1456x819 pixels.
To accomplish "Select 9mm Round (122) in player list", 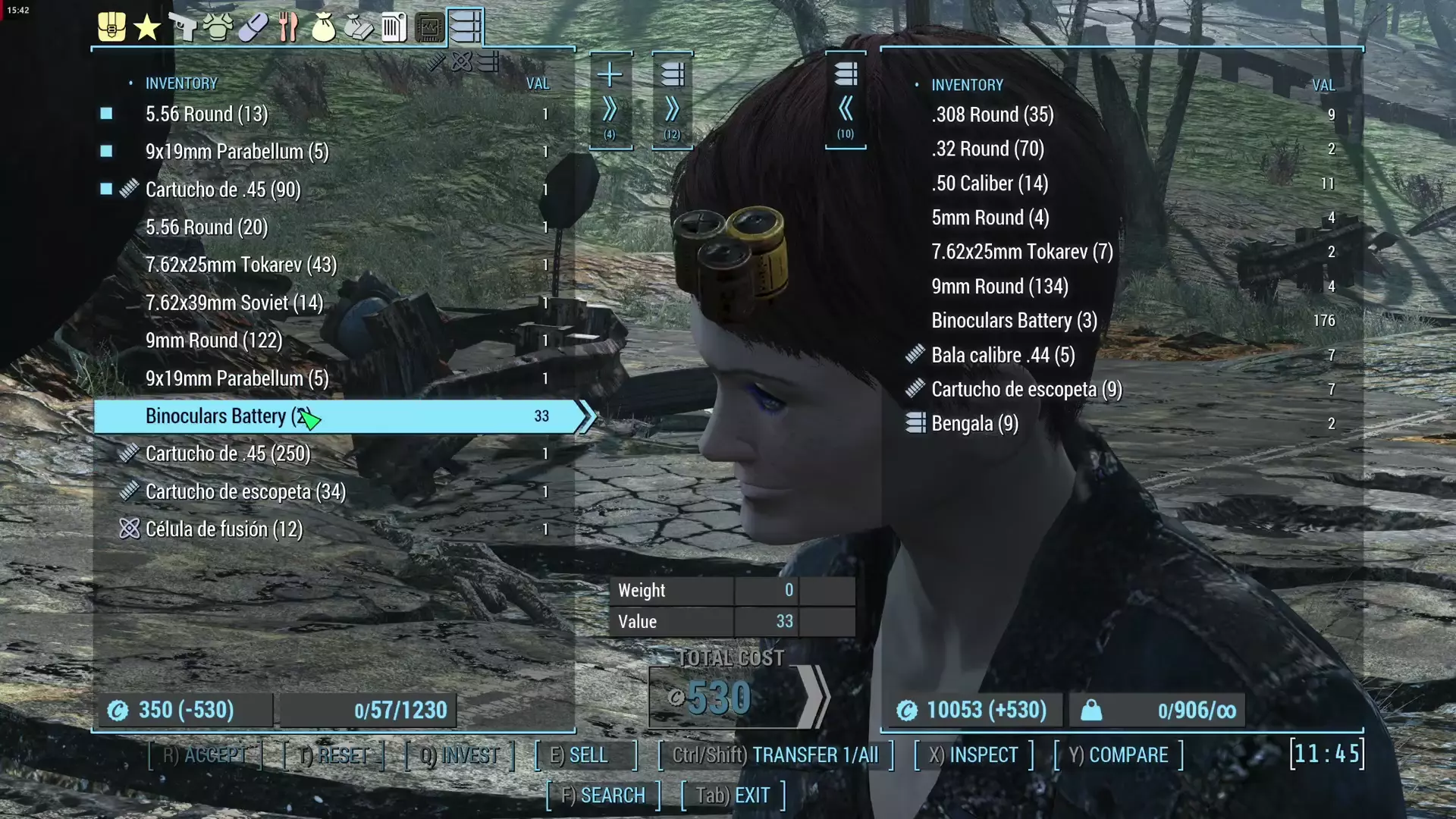I will pos(213,340).
